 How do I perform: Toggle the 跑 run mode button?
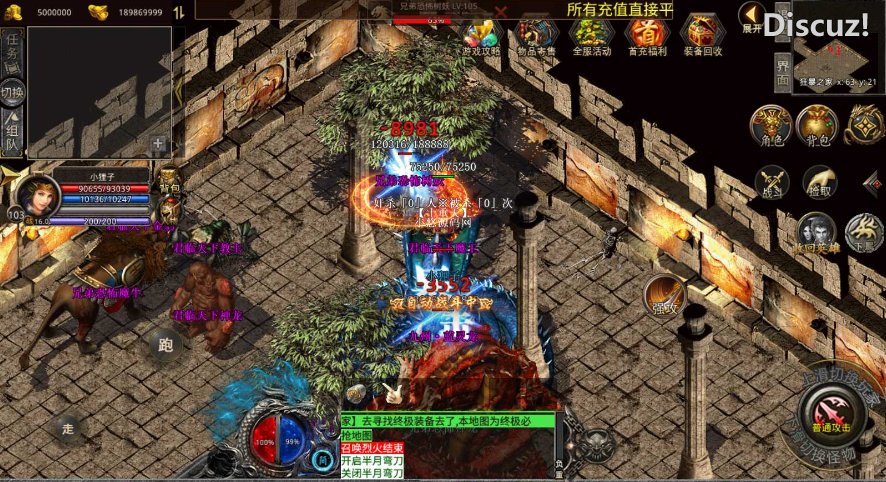click(x=166, y=346)
